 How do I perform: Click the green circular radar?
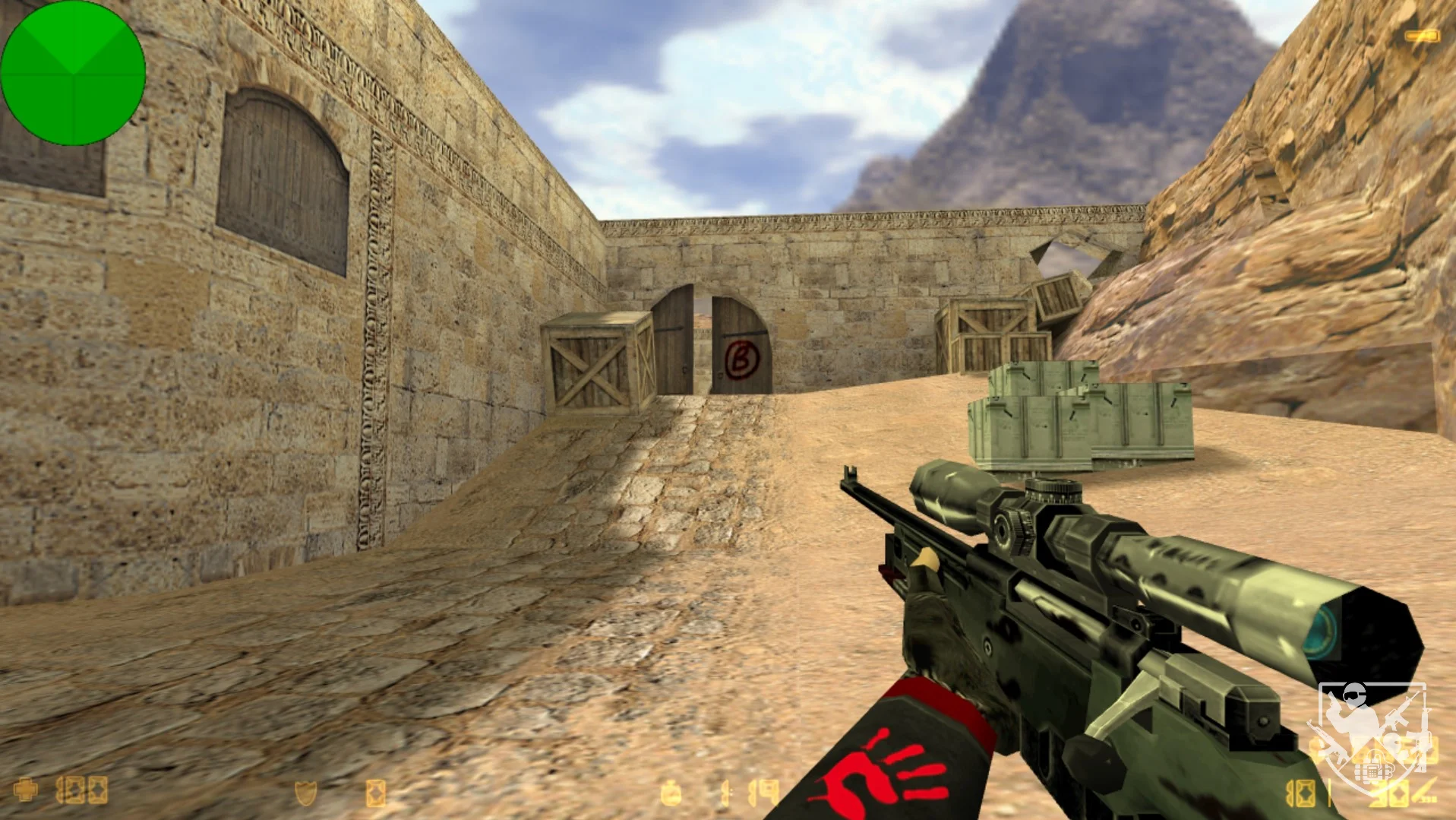click(x=73, y=73)
